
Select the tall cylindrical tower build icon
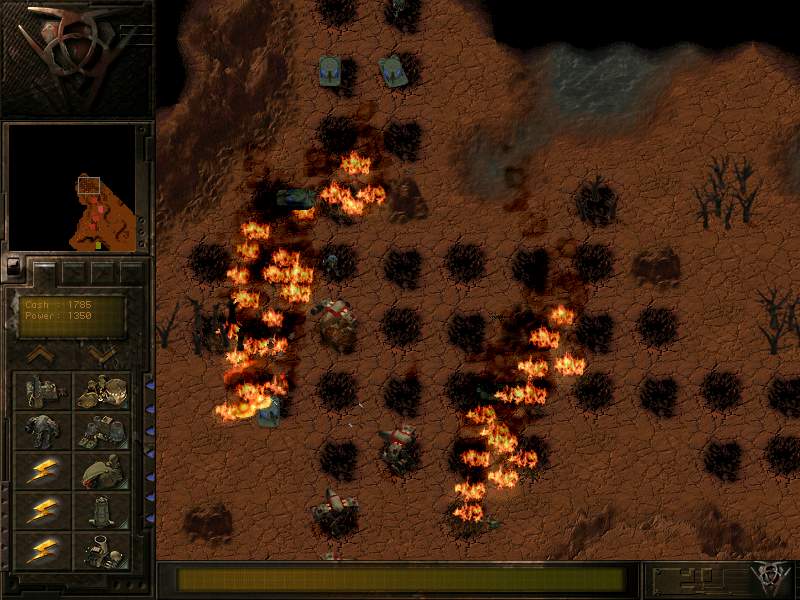102,510
